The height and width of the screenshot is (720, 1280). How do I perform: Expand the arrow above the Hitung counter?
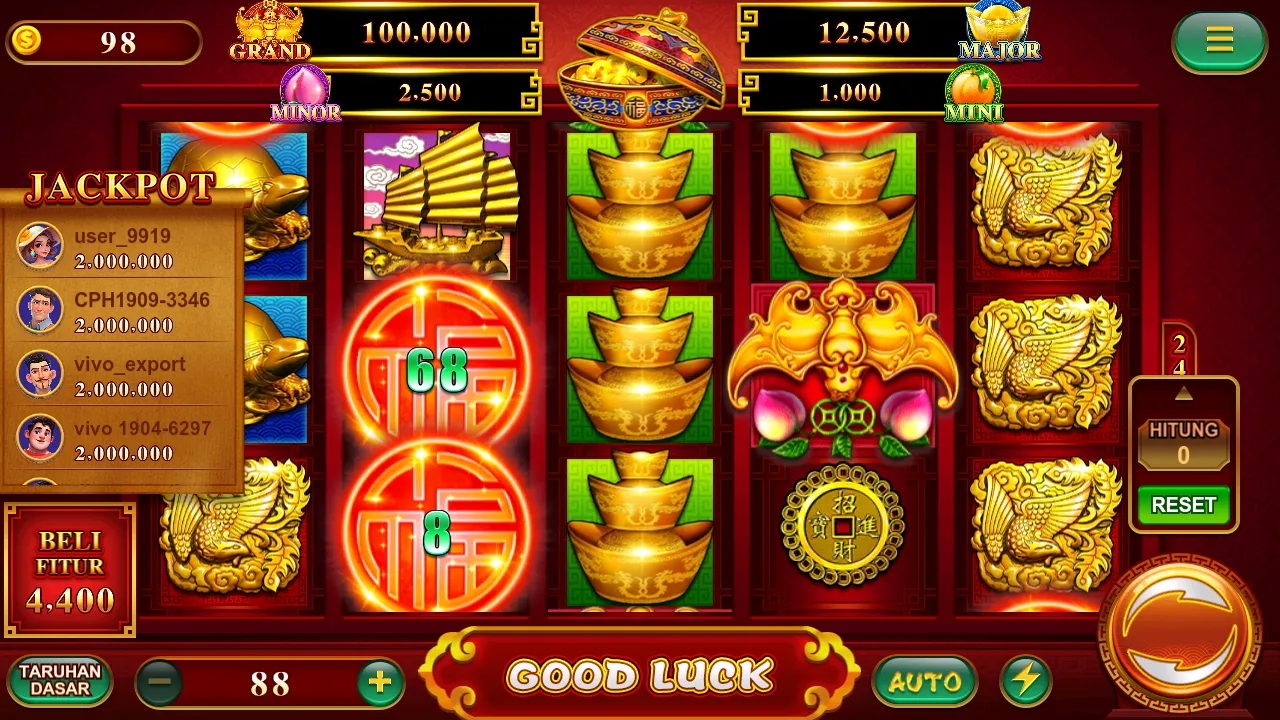click(x=1183, y=393)
